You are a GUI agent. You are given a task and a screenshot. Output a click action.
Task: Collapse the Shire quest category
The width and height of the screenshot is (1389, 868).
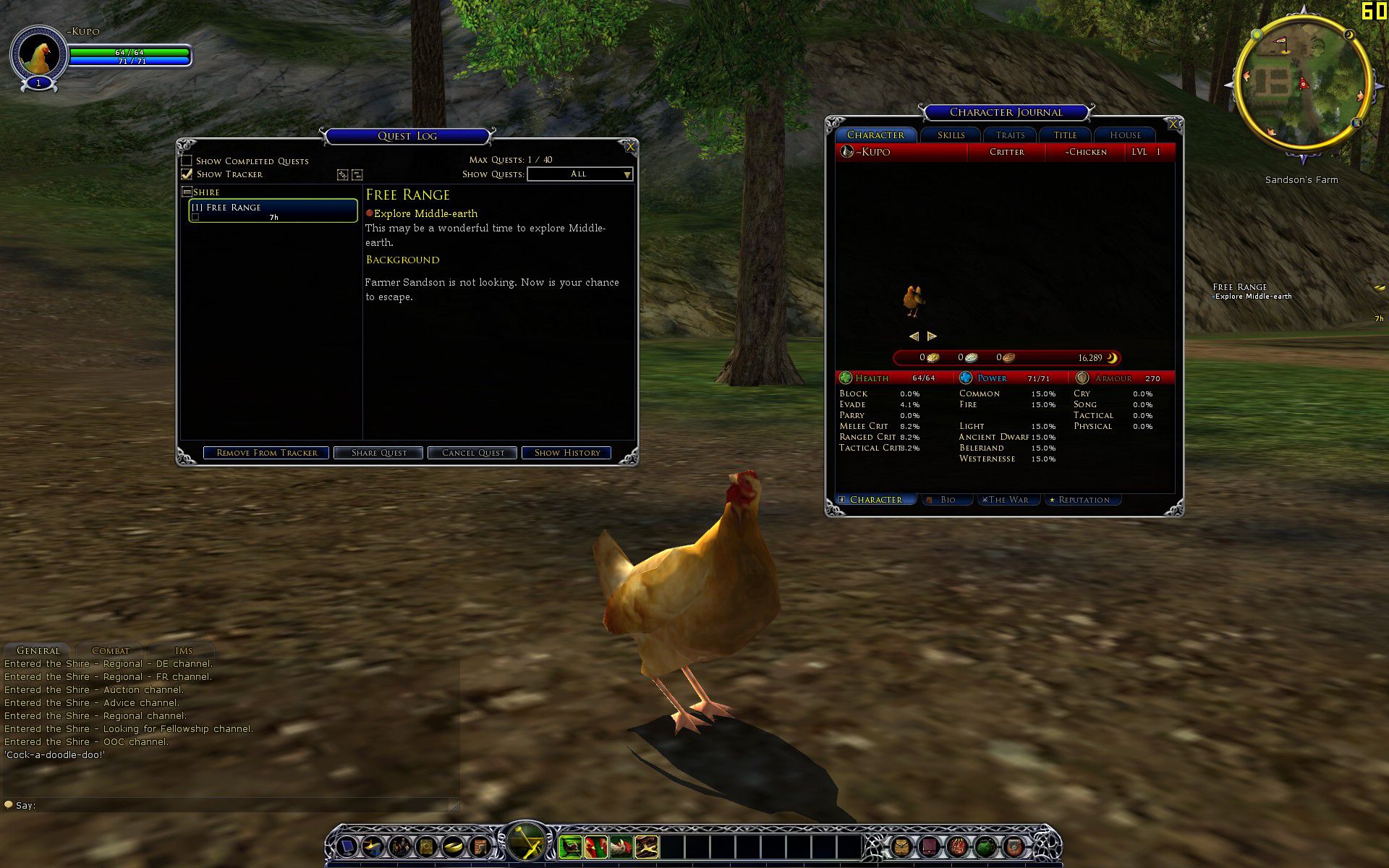[x=187, y=192]
